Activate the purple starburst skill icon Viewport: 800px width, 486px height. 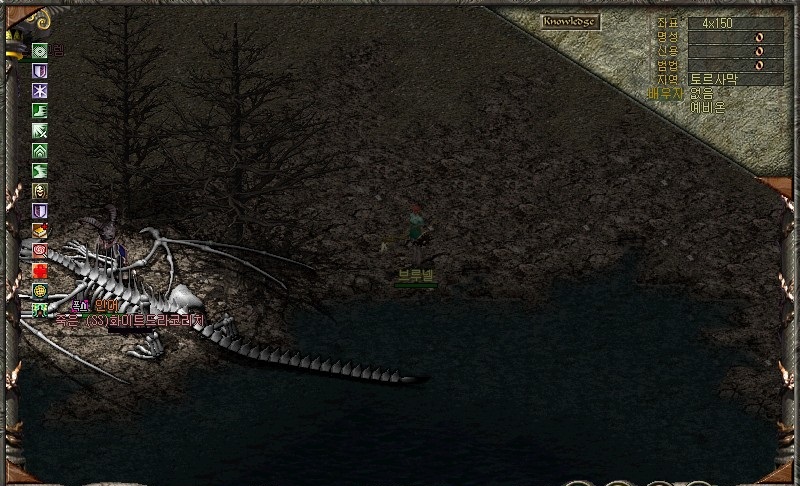40,91
